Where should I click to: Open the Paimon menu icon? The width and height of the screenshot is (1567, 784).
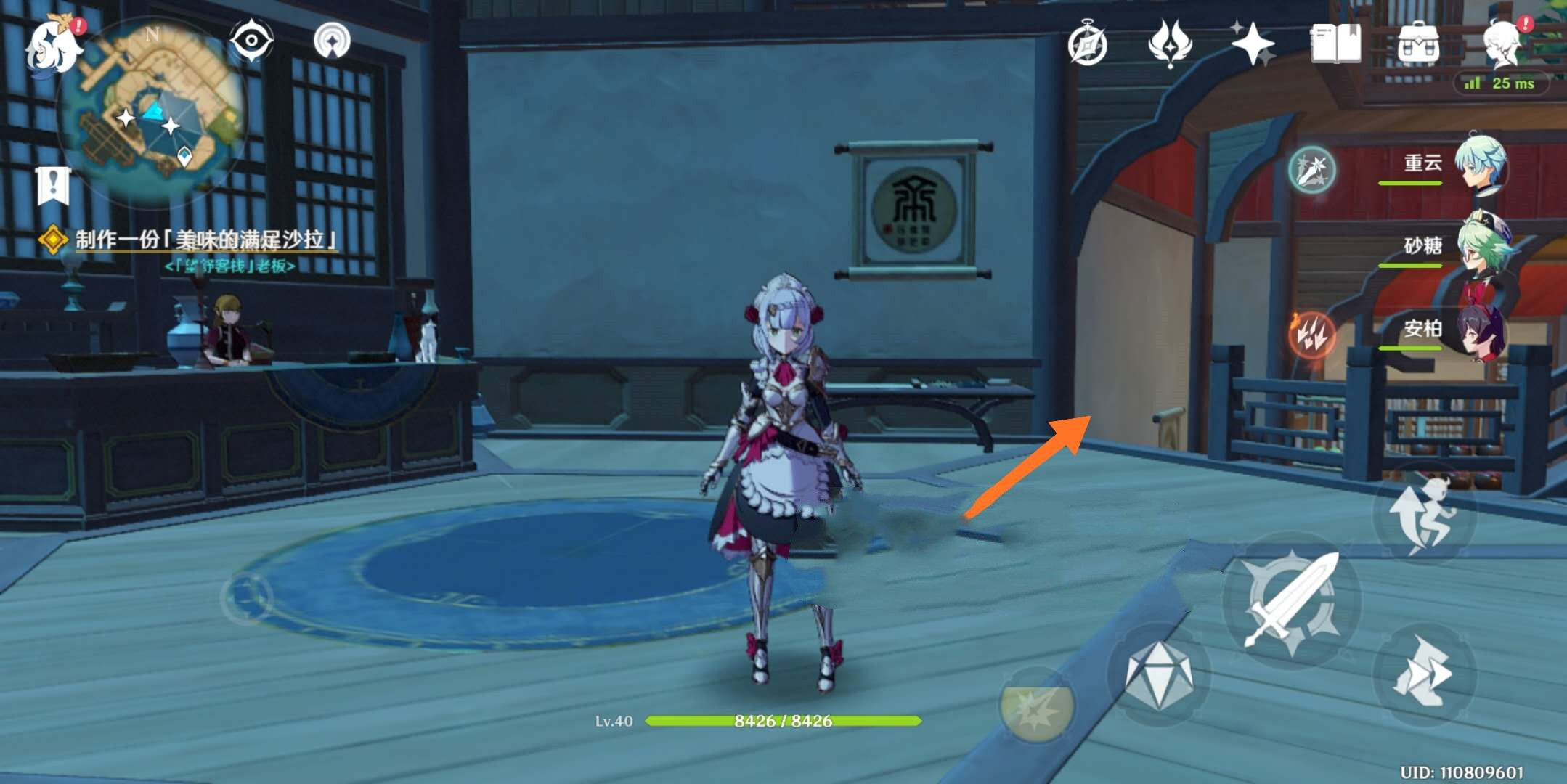52,45
